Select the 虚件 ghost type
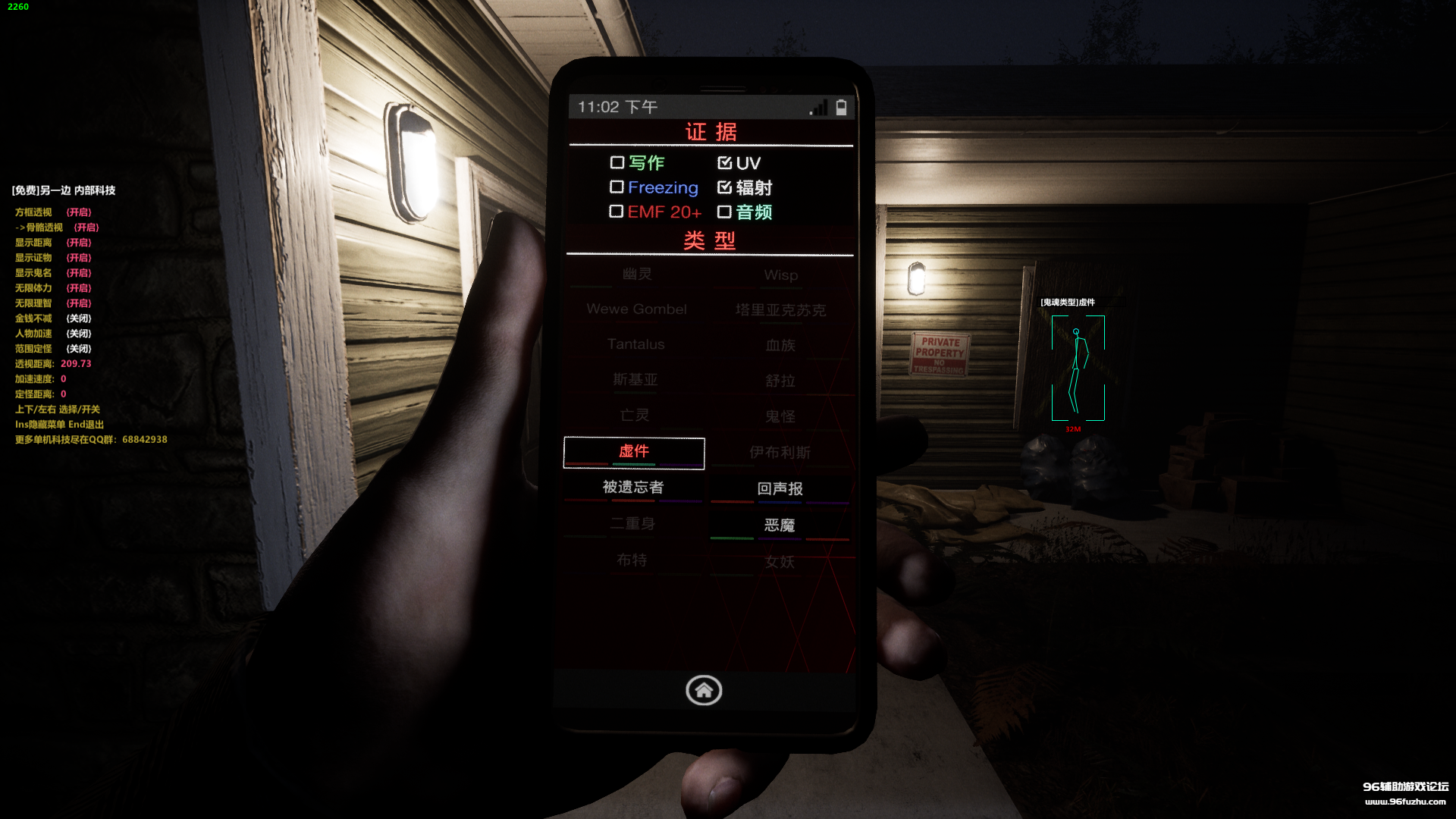The height and width of the screenshot is (819, 1456). pyautogui.click(x=634, y=452)
